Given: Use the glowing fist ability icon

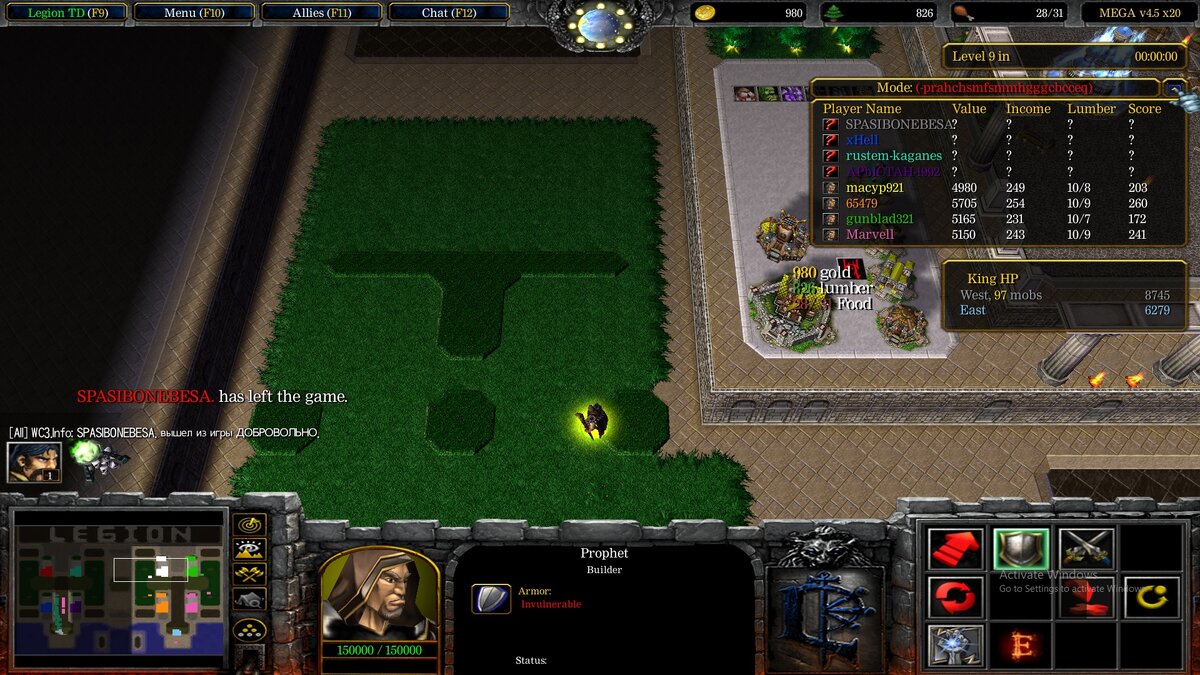Looking at the screenshot, I should [x=955, y=645].
